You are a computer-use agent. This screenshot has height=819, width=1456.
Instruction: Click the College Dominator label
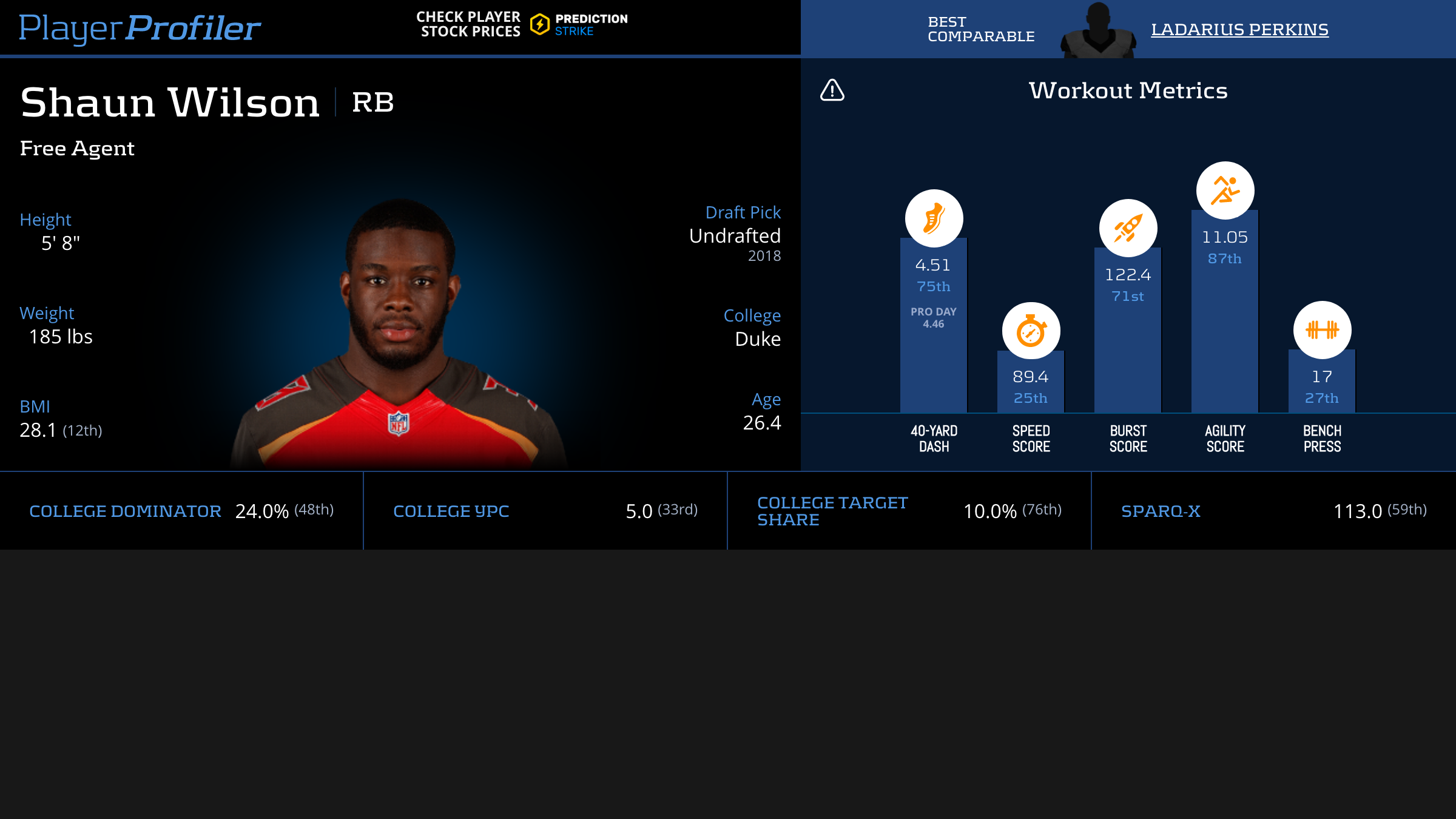(125, 511)
